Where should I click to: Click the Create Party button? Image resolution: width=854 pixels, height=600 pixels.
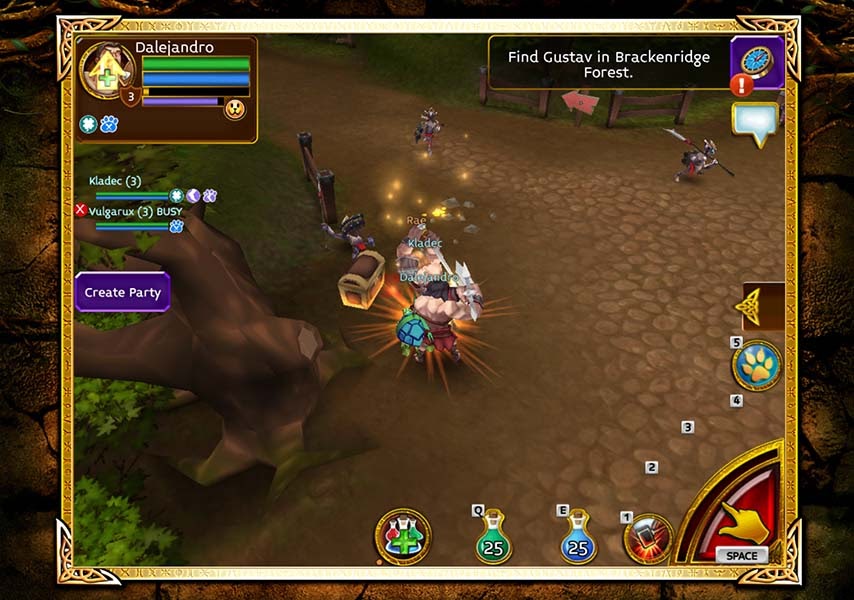click(123, 293)
